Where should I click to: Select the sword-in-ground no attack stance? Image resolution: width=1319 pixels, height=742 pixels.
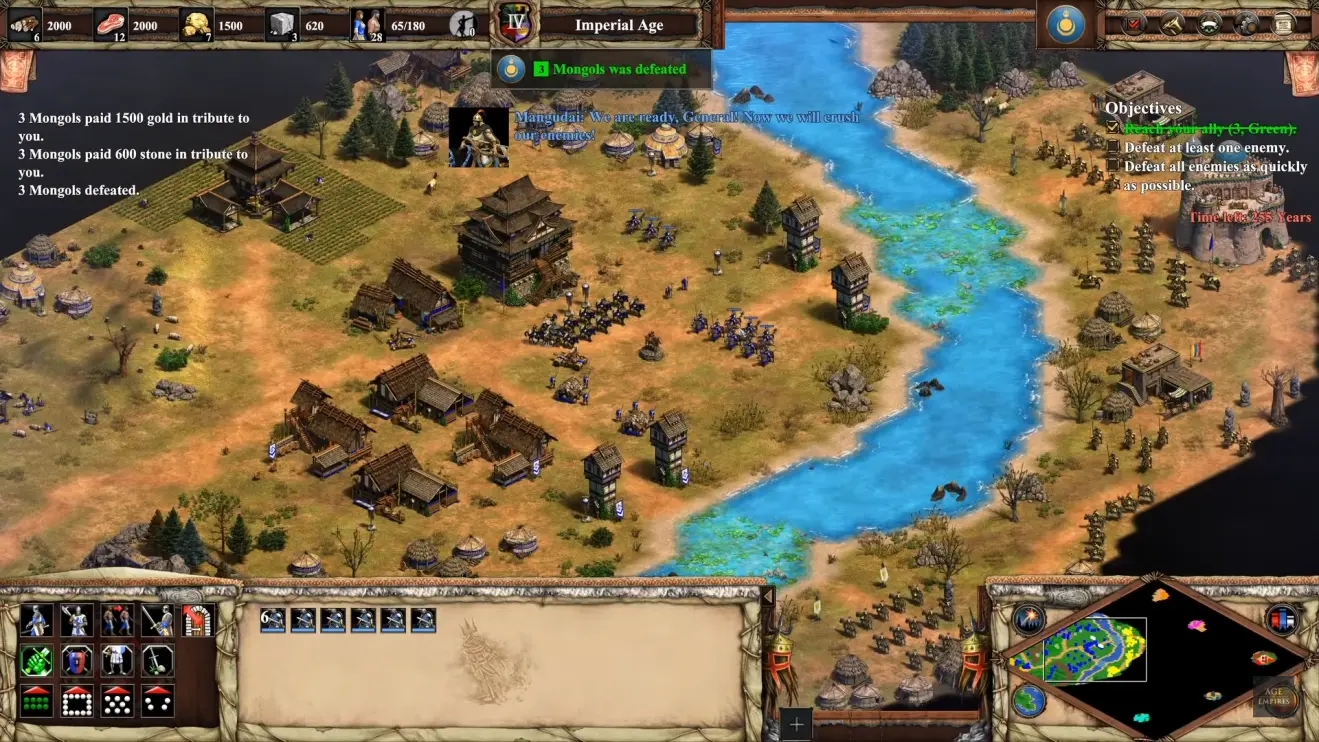click(x=157, y=660)
